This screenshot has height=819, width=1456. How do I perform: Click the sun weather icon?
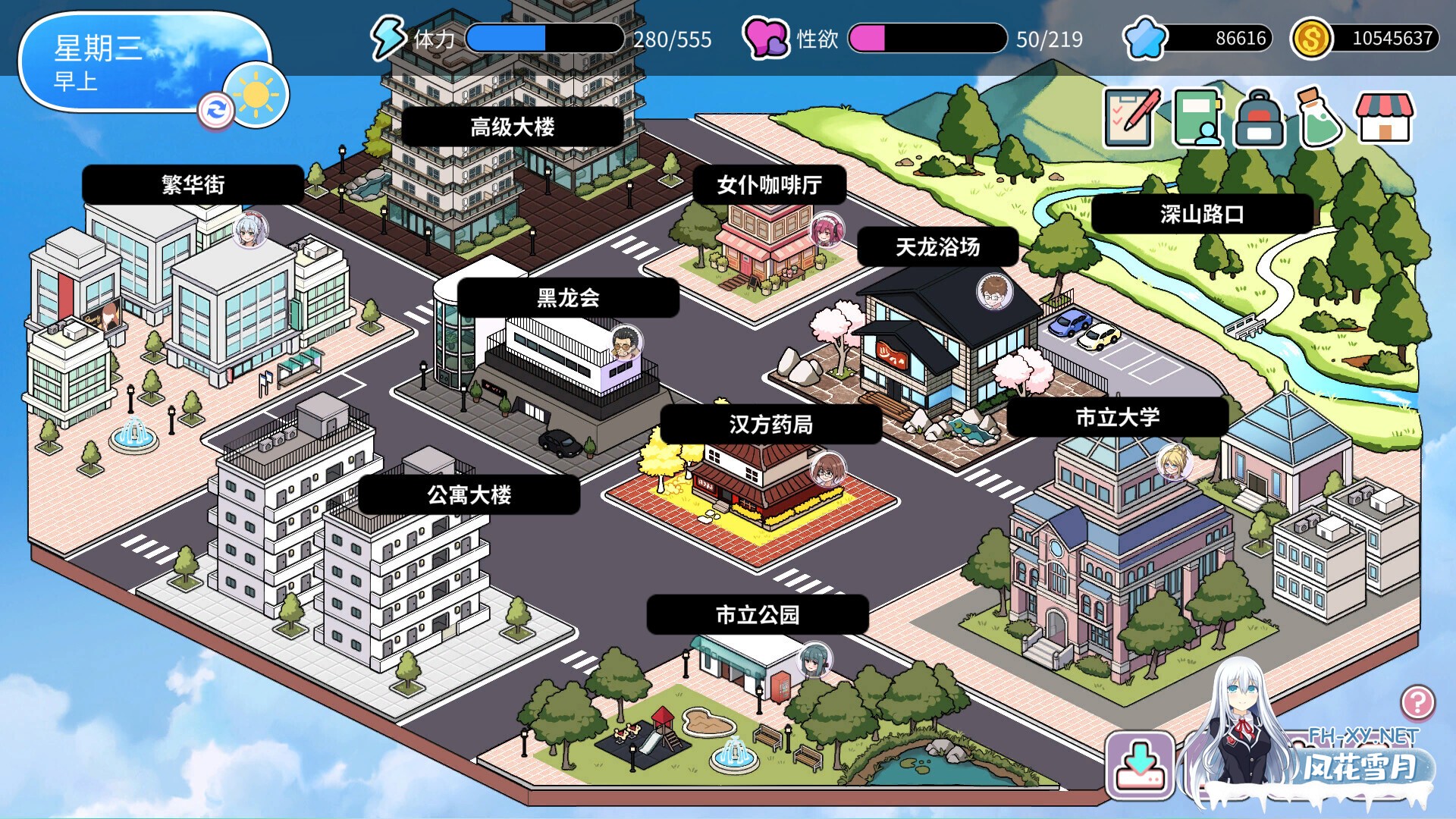256,93
